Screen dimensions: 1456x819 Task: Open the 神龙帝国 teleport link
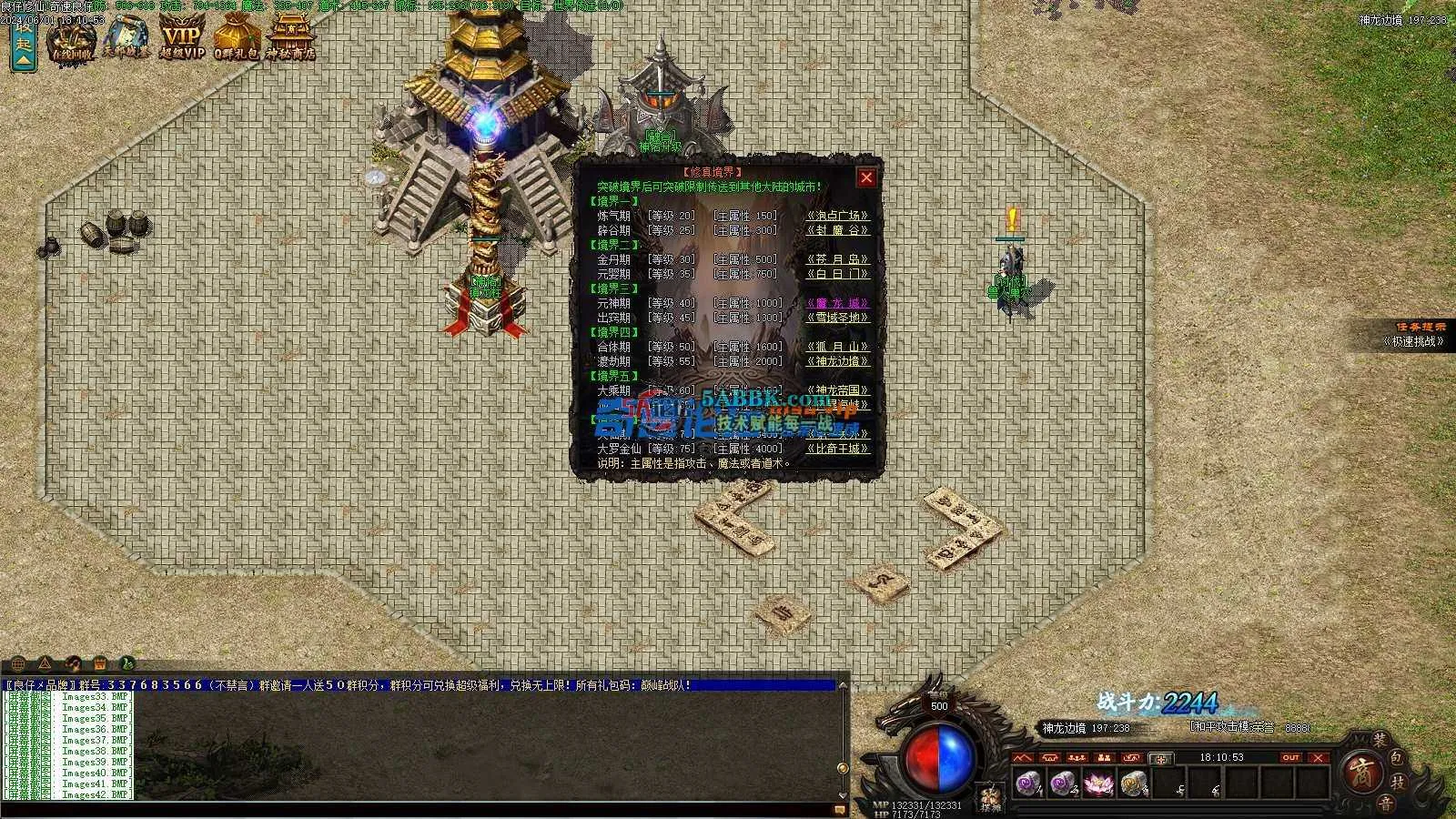[837, 390]
